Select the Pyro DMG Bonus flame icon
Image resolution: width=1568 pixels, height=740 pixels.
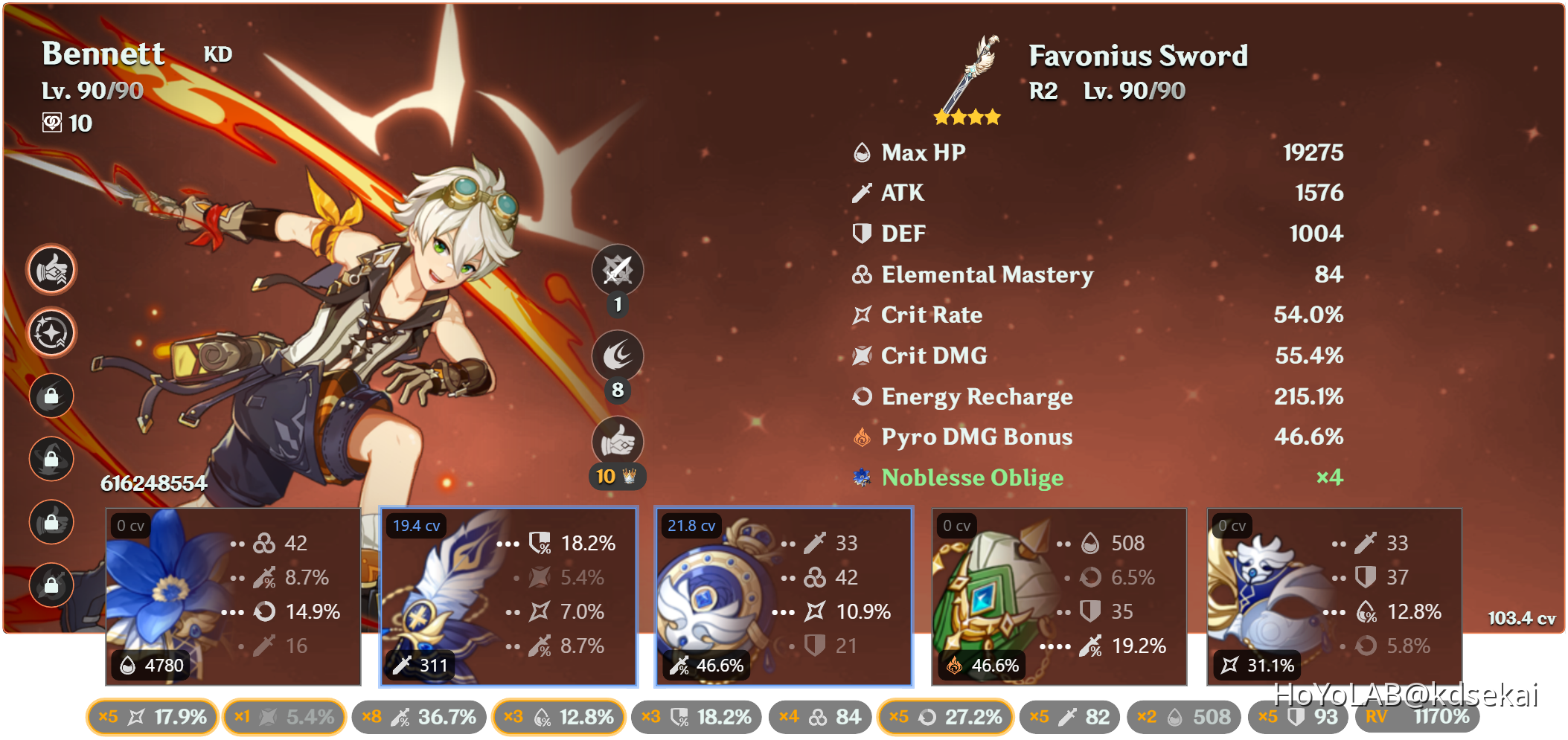coord(861,437)
